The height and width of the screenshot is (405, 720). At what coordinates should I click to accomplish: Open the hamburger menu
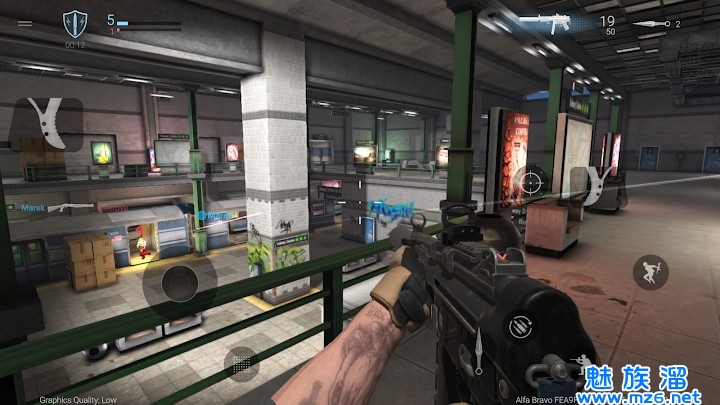coord(25,23)
